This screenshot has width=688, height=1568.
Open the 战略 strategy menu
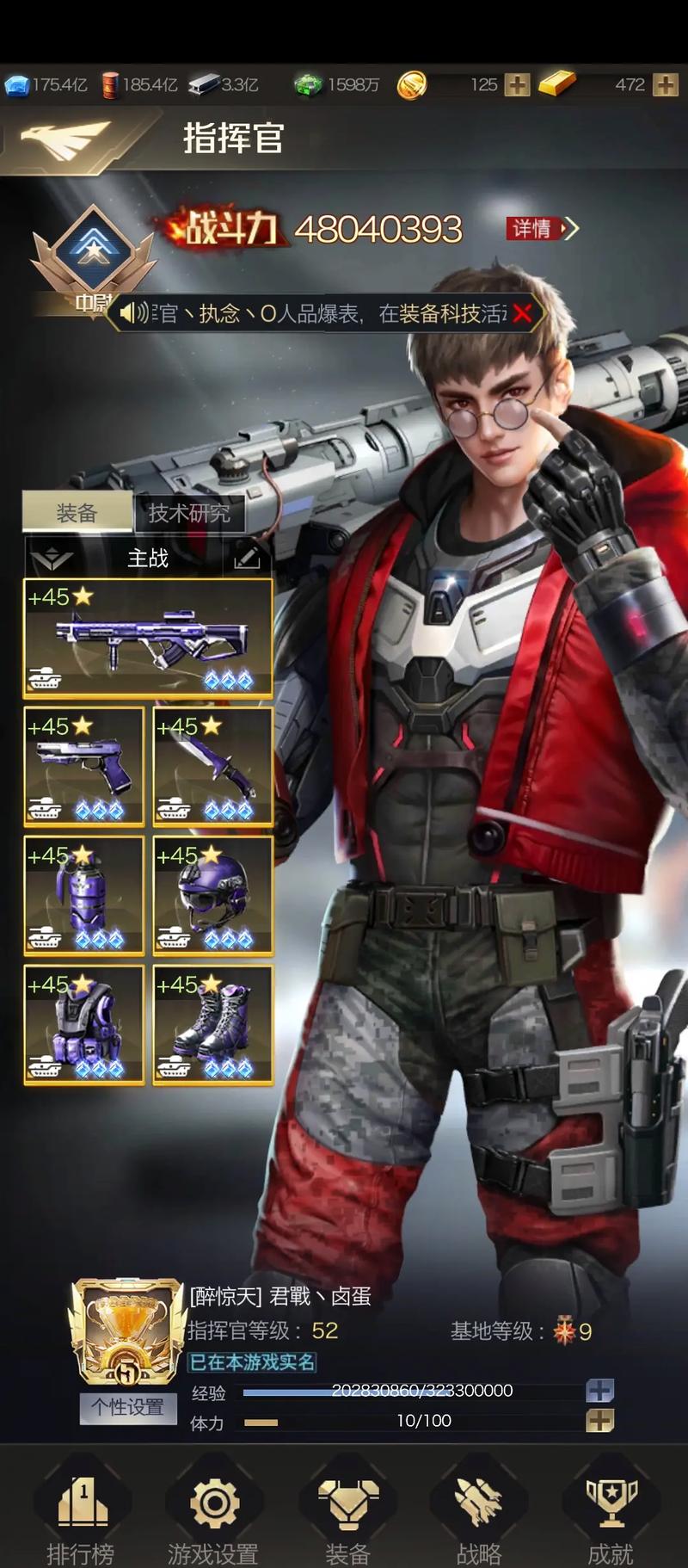click(479, 1516)
